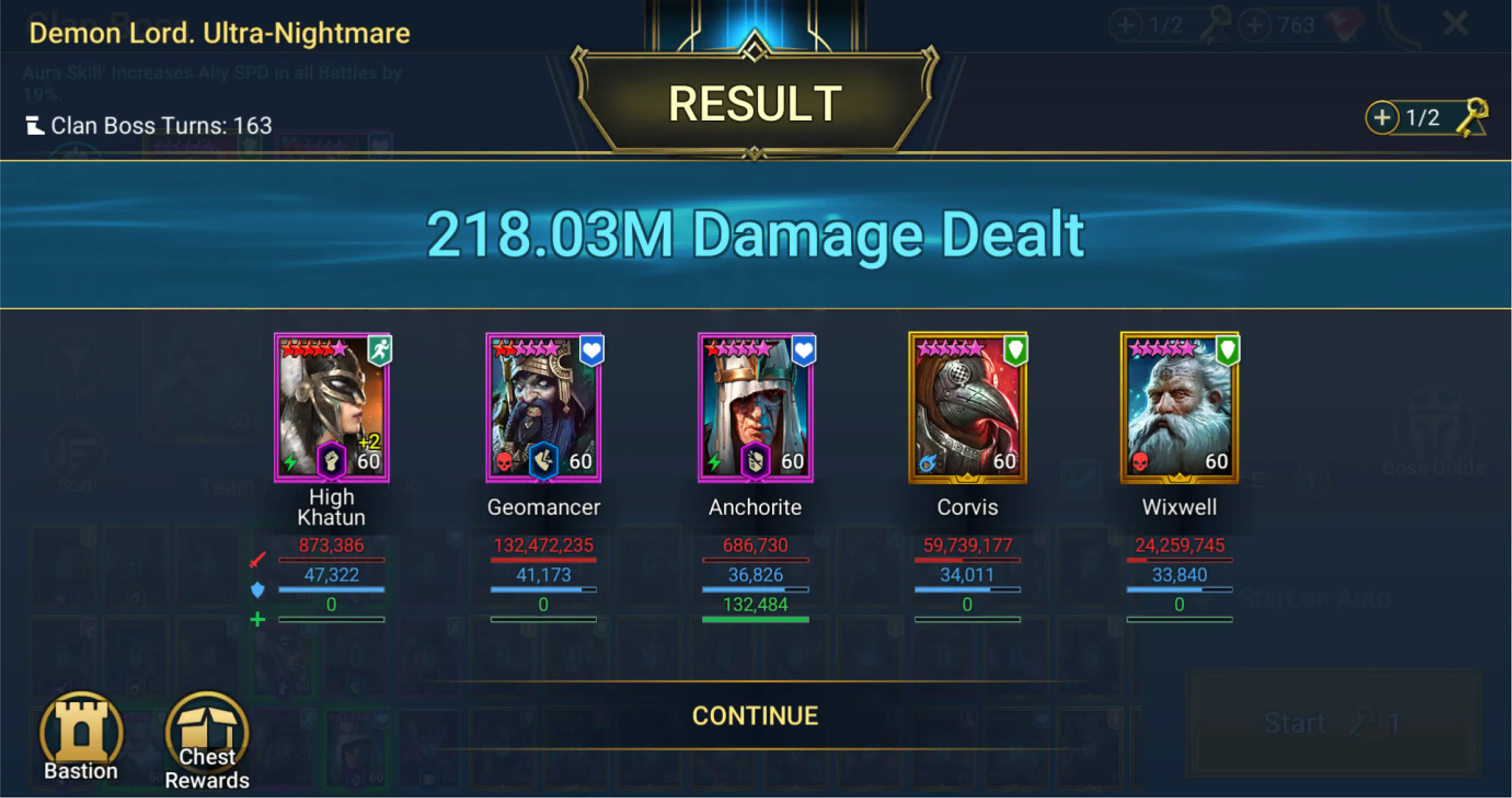Select Corvis's champion portrait
Viewport: 1512px width, 798px height.
click(x=967, y=407)
